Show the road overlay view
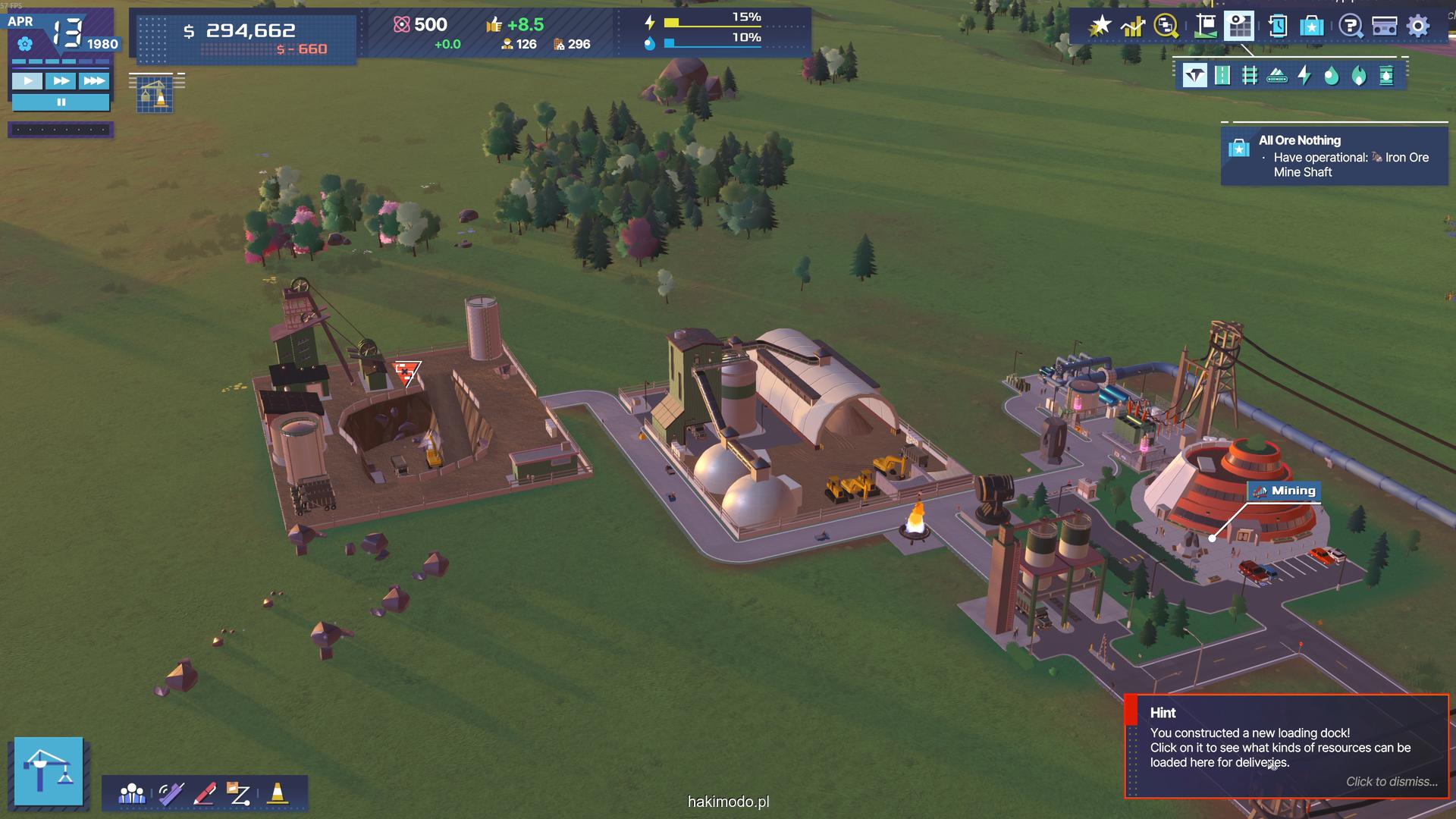1456x819 pixels. coord(1222,76)
